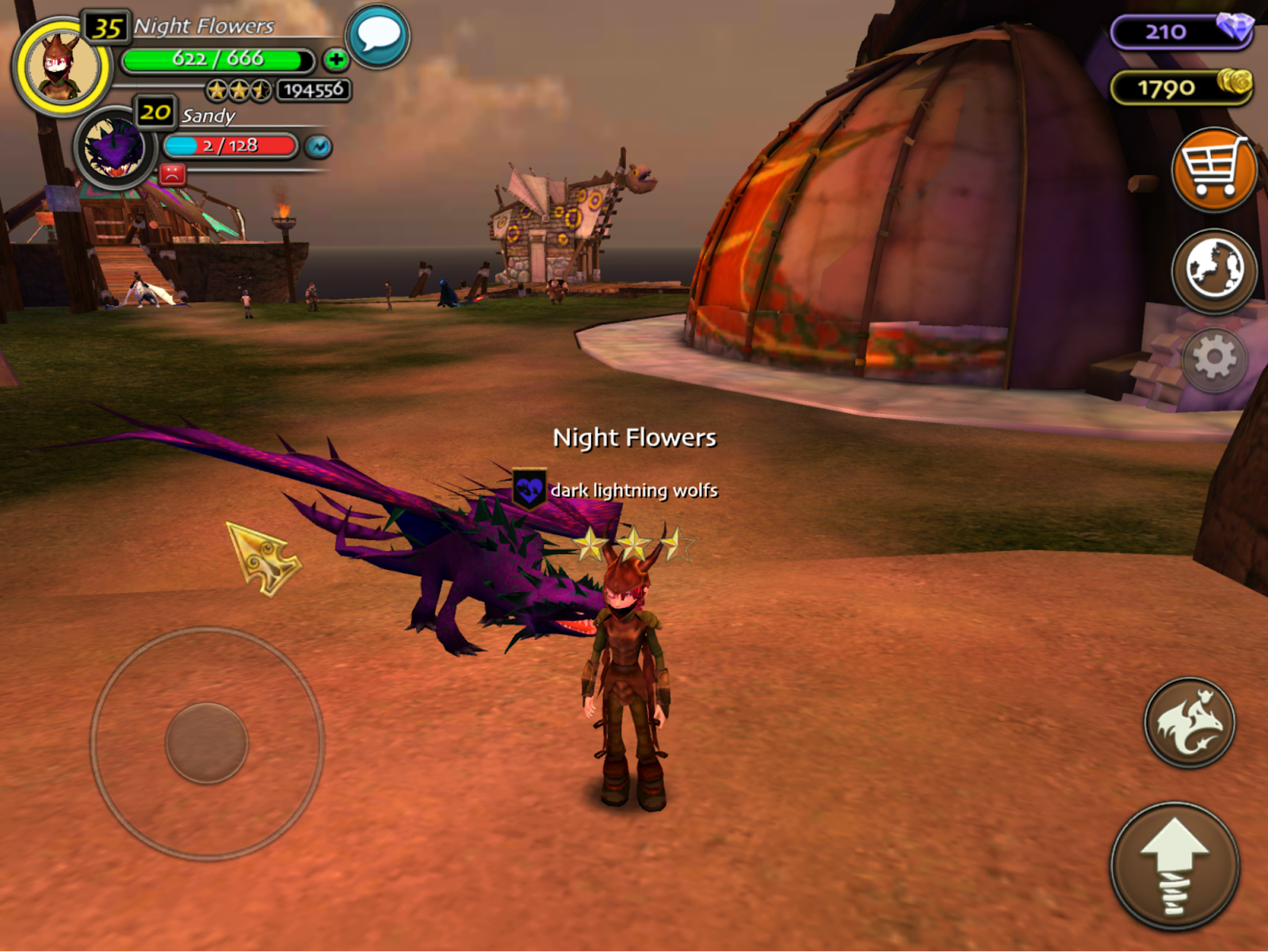Open the shopping cart store
Image resolution: width=1268 pixels, height=952 pixels.
pos(1213,170)
